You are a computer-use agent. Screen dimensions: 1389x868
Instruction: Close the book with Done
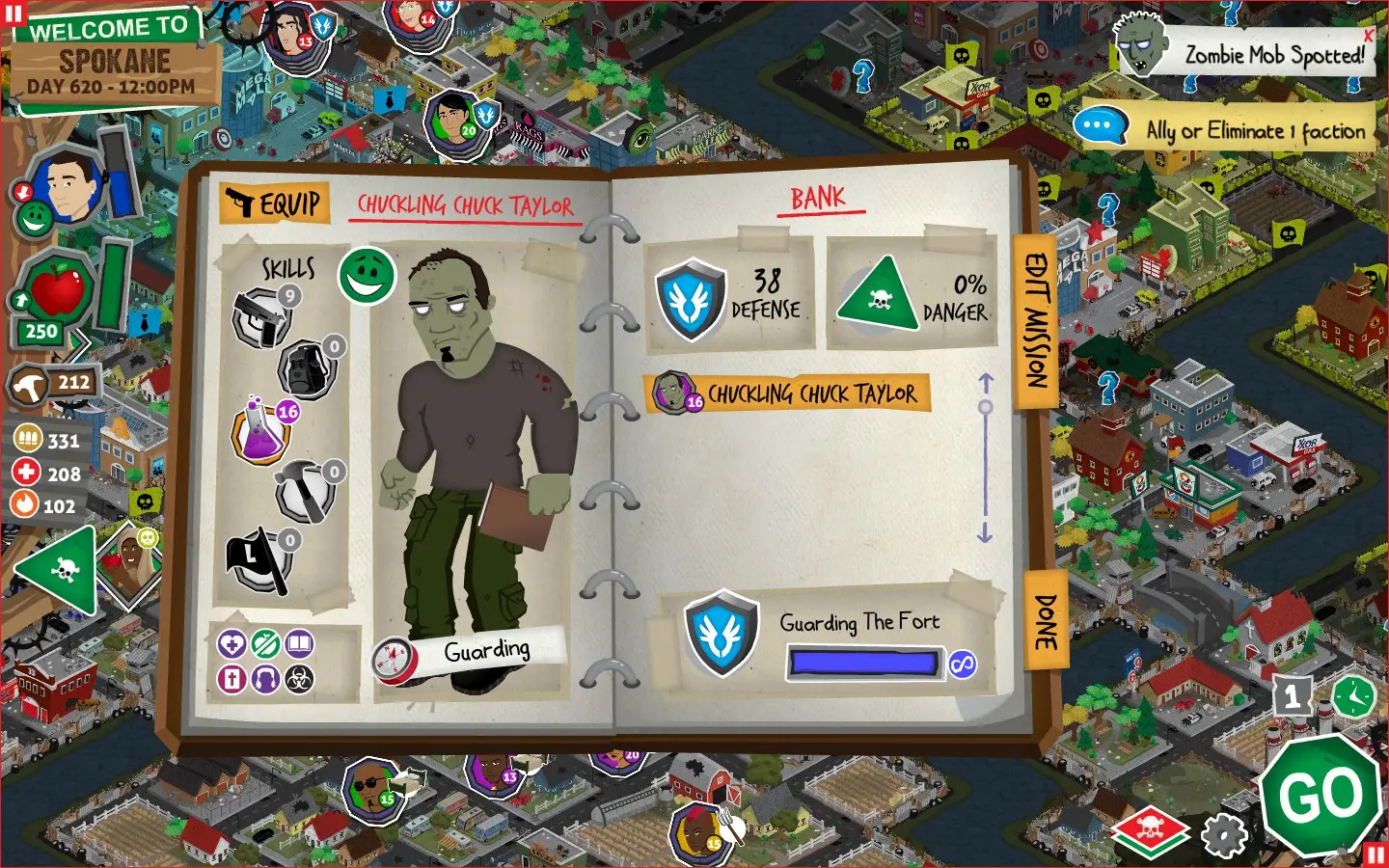[x=1046, y=621]
